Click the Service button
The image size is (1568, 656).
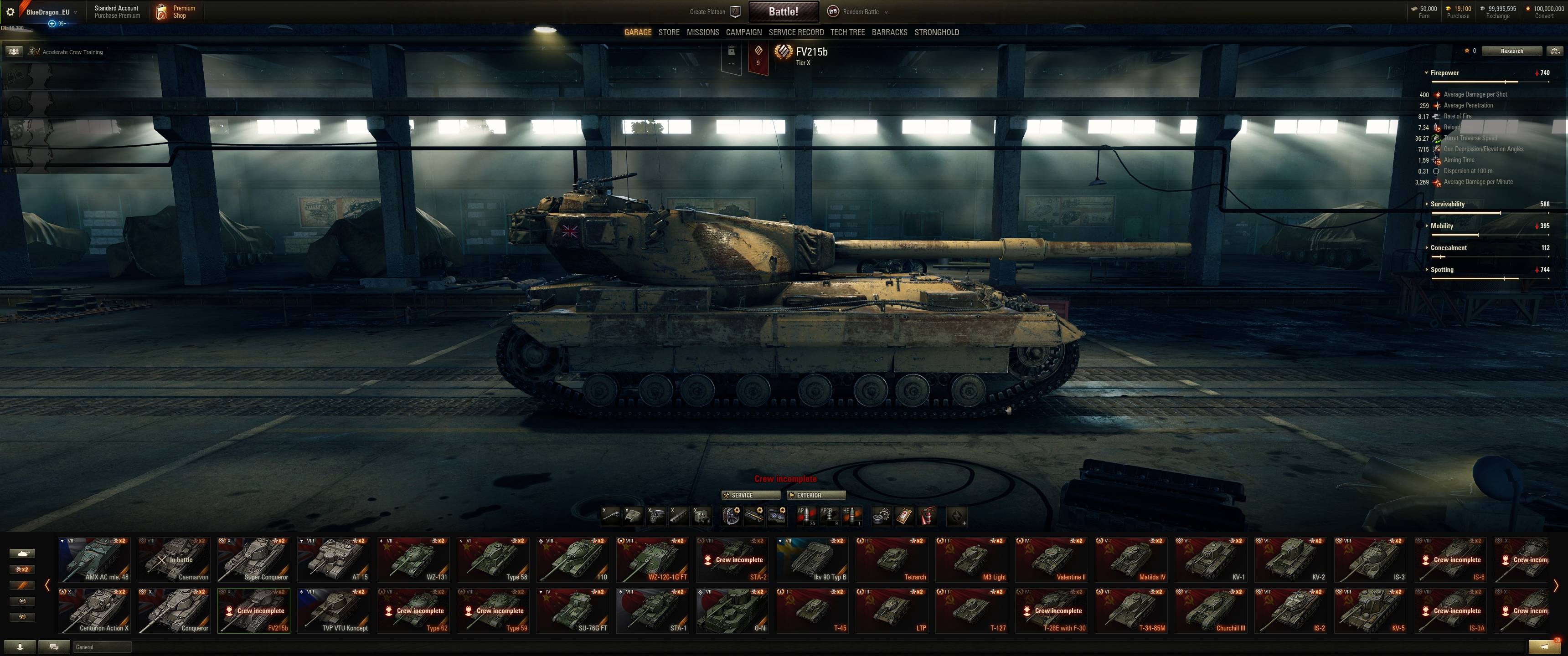click(x=750, y=495)
